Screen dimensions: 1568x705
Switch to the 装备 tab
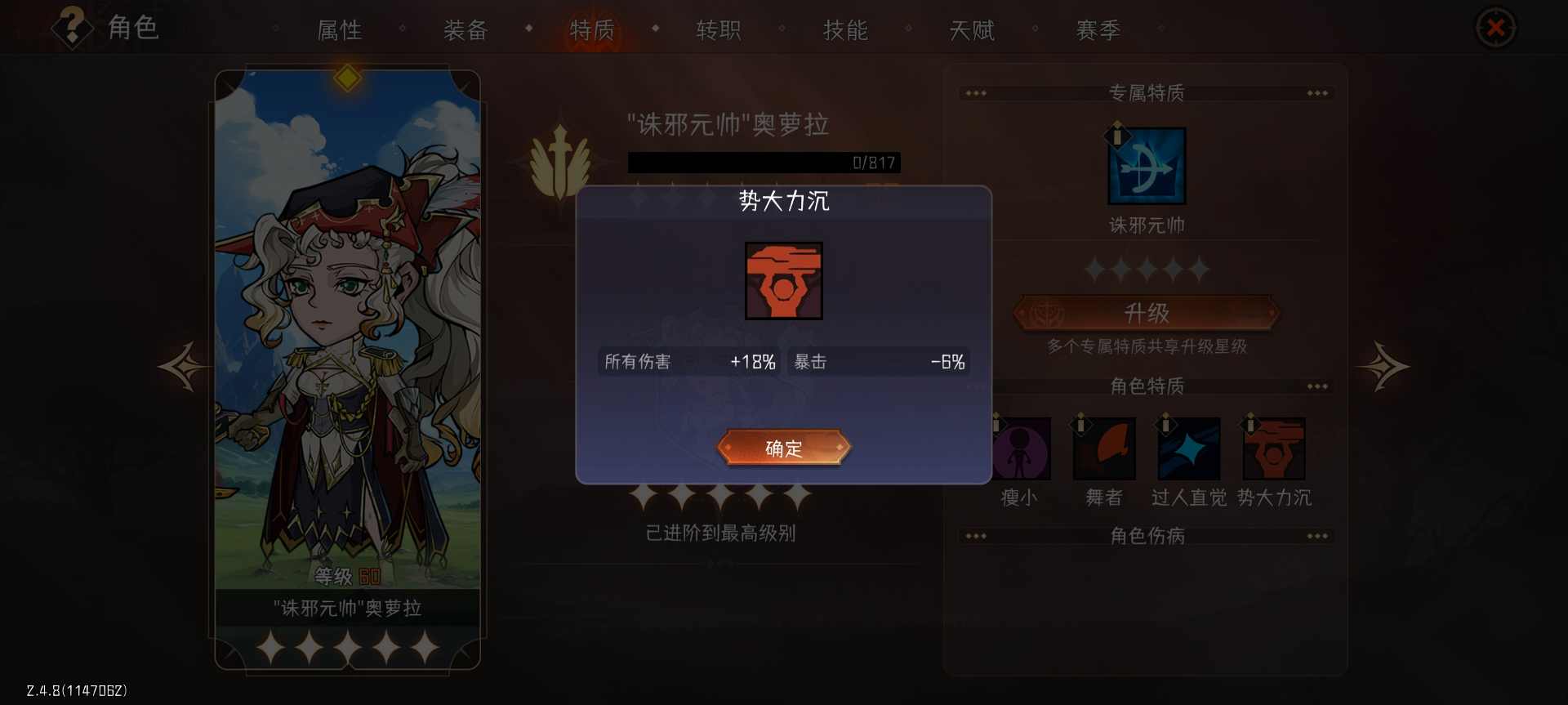click(465, 30)
